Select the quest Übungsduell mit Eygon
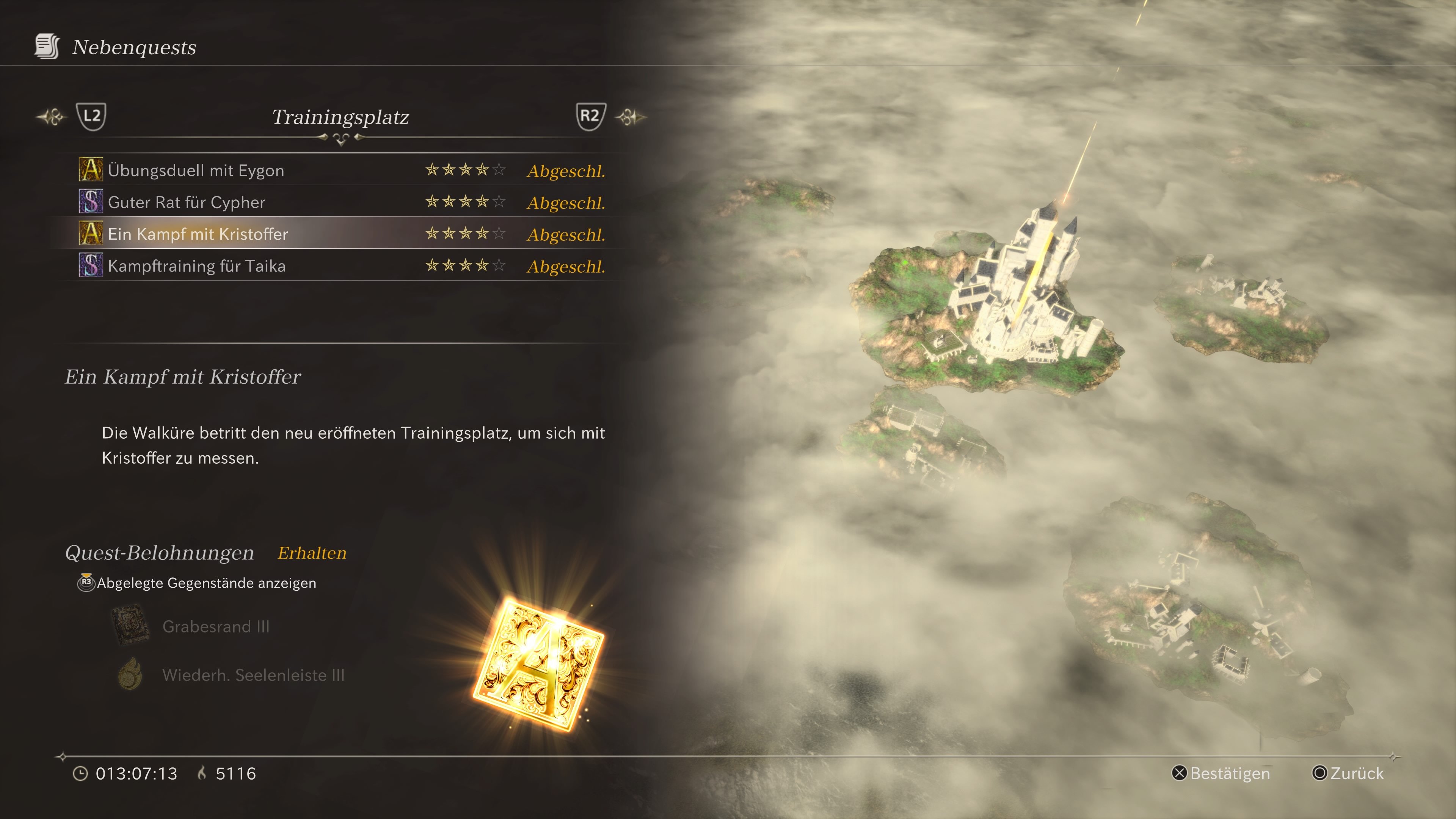This screenshot has height=819, width=1456. (x=197, y=169)
